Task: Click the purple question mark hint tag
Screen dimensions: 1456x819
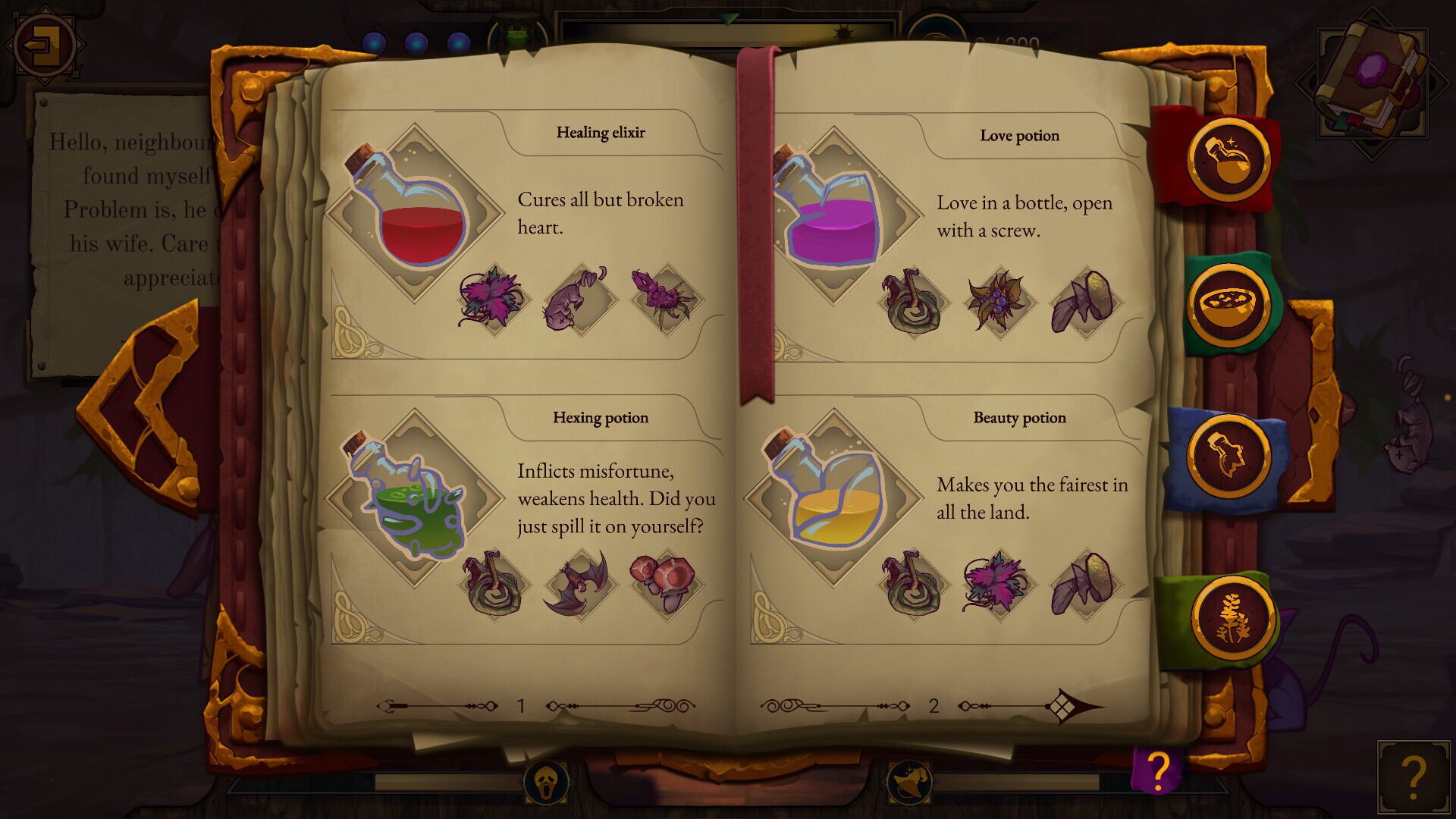Action: pos(1156,770)
